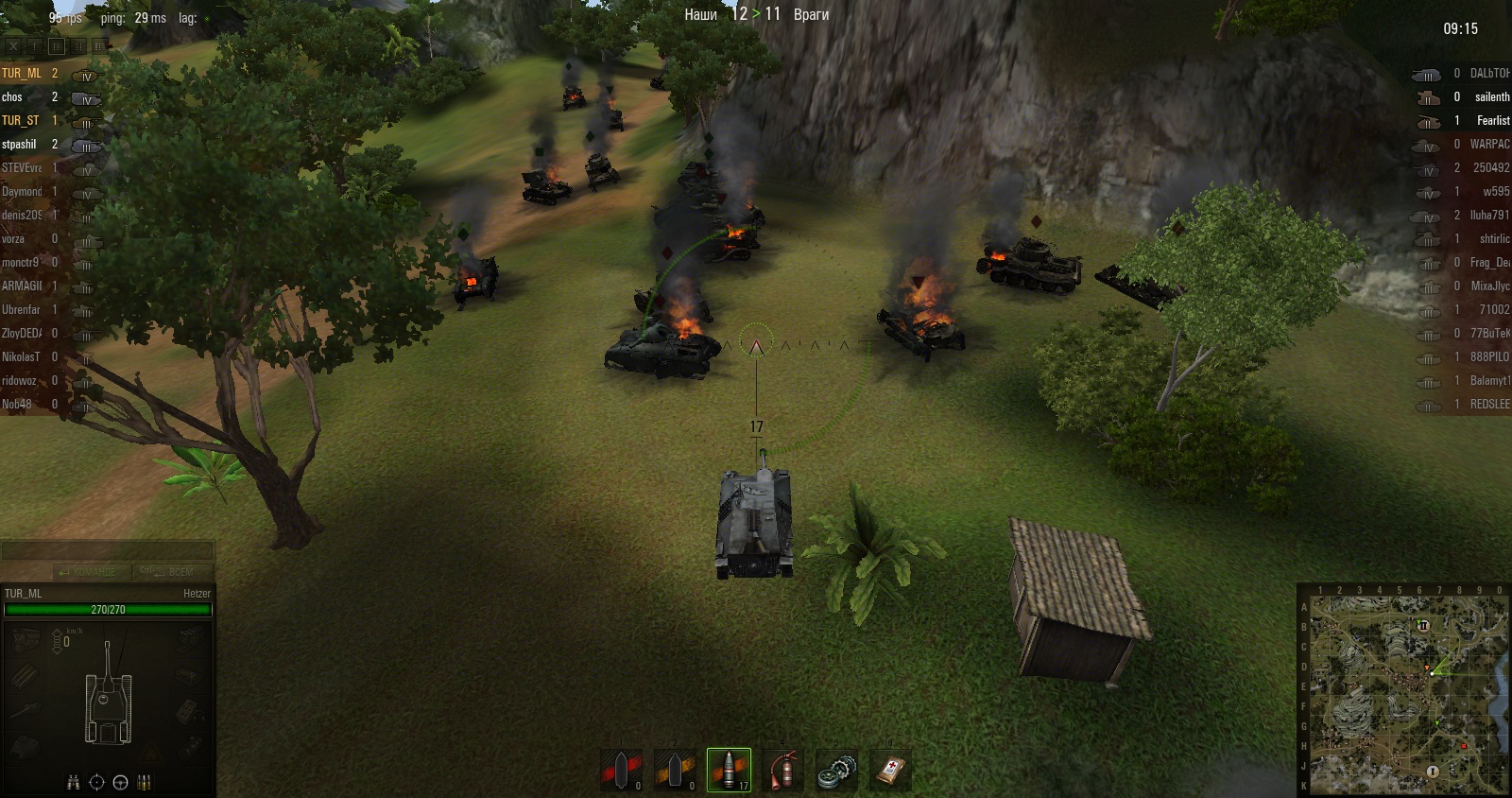
Task: Click the binoculars icon in damage panel
Action: click(74, 783)
